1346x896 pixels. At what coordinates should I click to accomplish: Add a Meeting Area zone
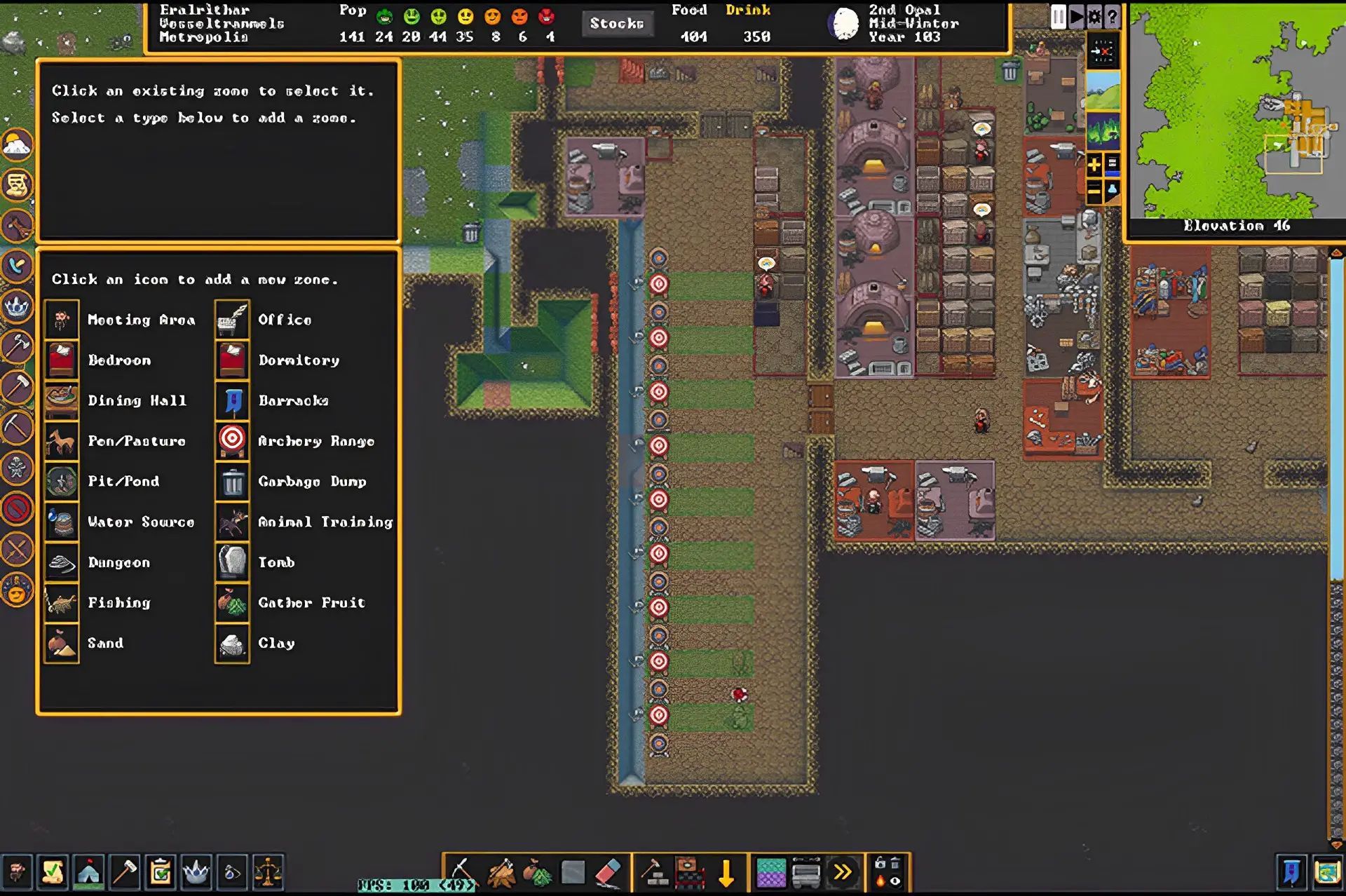(x=62, y=320)
